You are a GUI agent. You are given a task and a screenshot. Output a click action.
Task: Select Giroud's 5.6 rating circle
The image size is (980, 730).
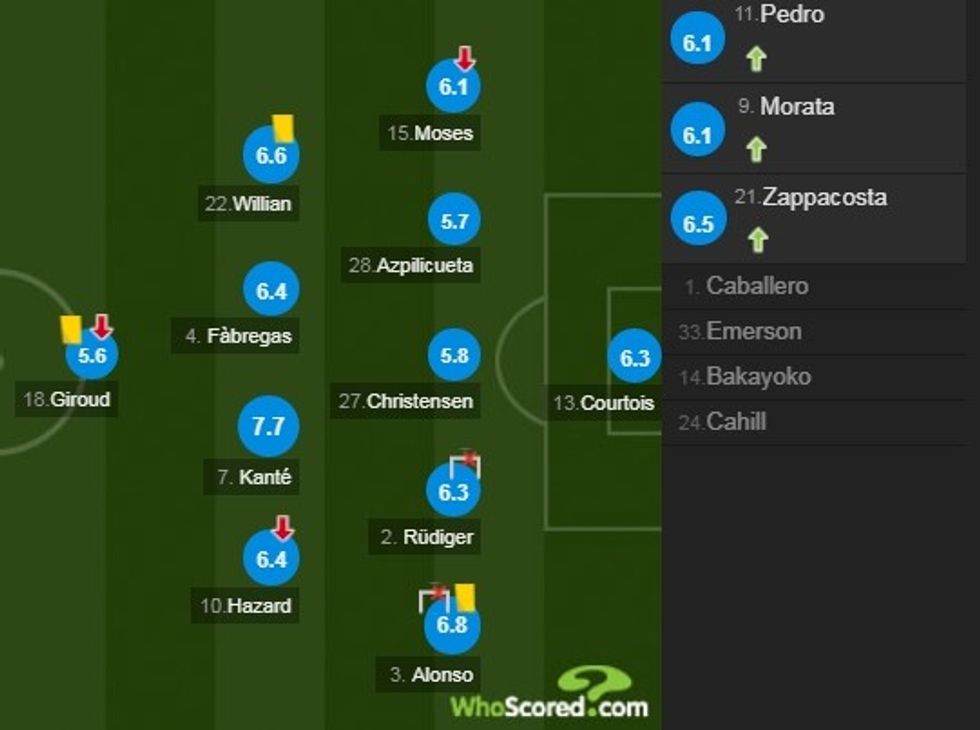(x=92, y=355)
